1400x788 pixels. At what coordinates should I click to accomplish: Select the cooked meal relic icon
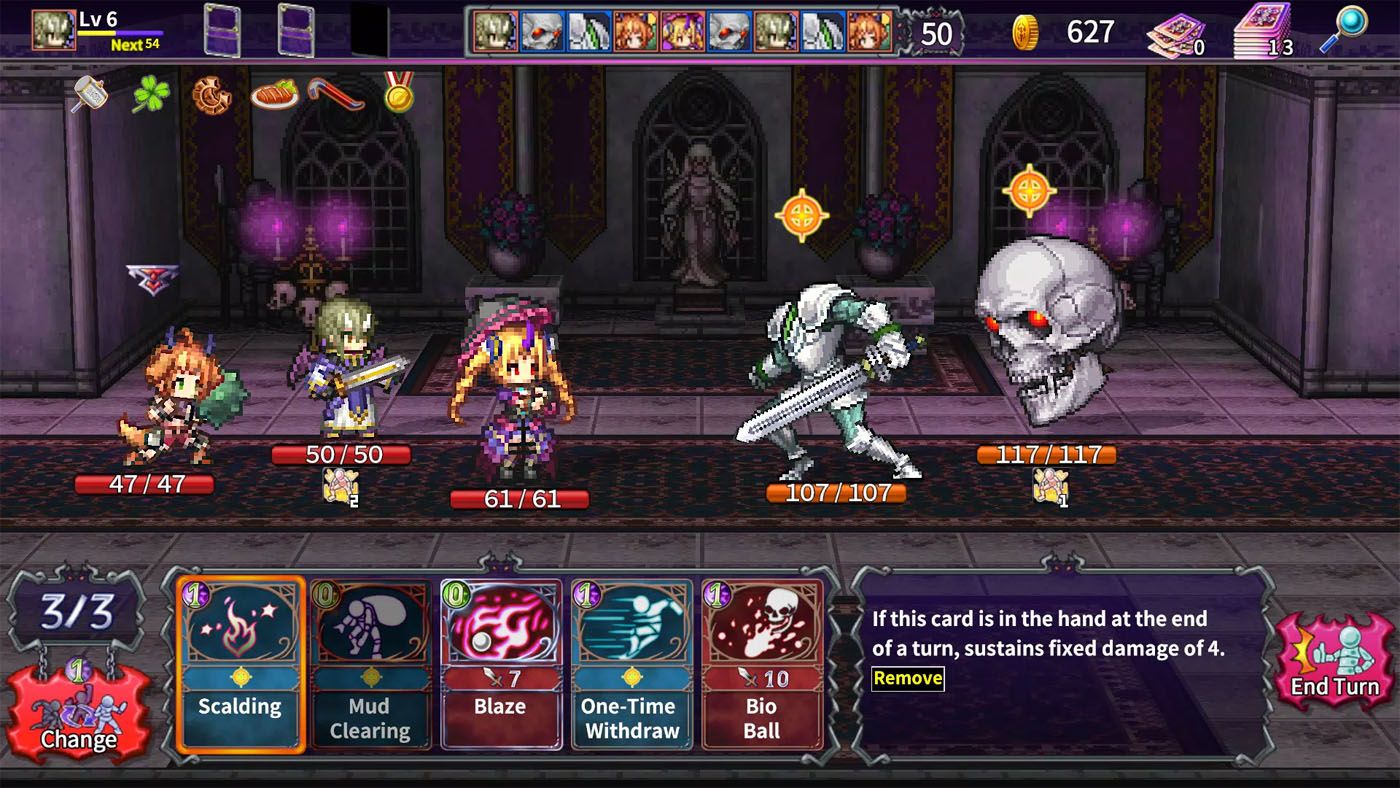(273, 95)
